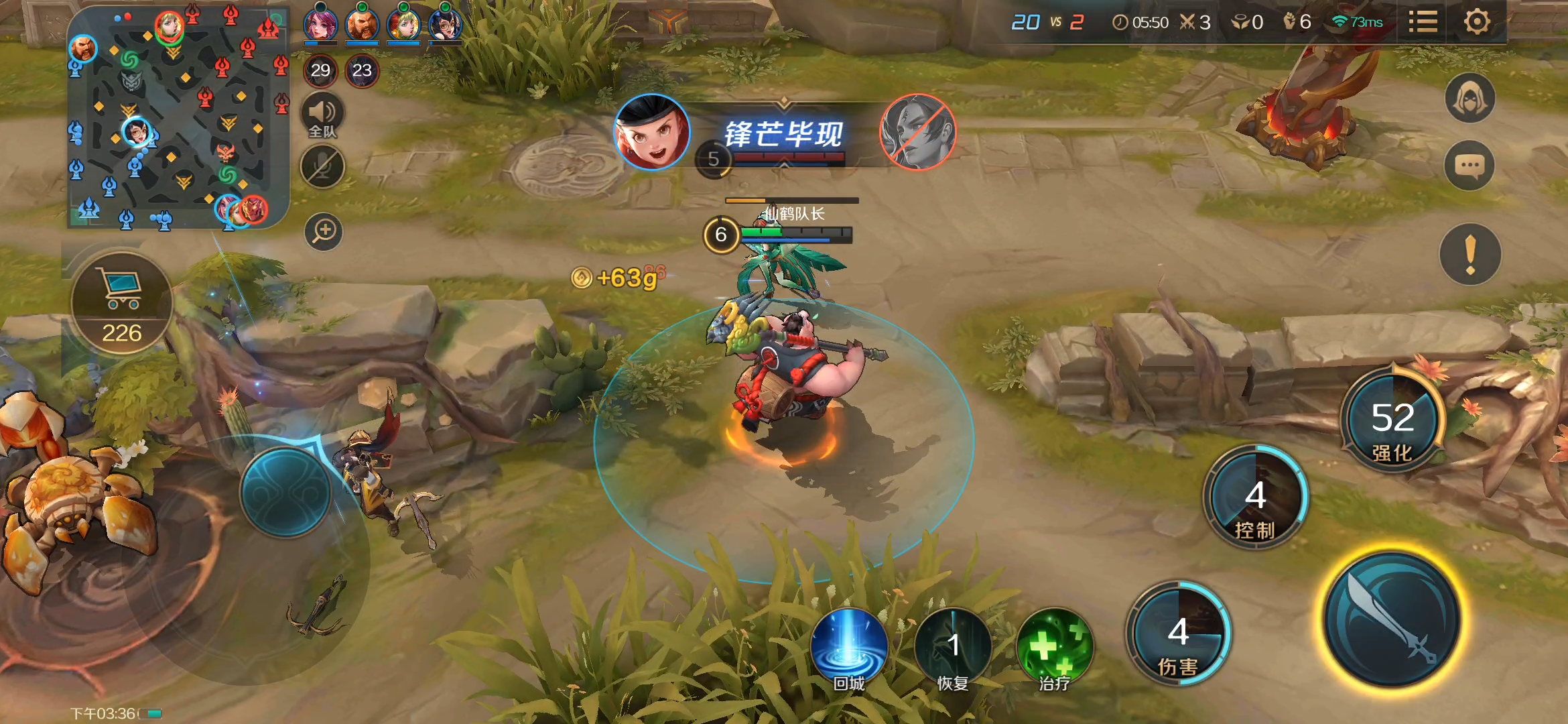Select the glasses-wearing teammate portrait
1568x724 pixels.
(x=445, y=24)
